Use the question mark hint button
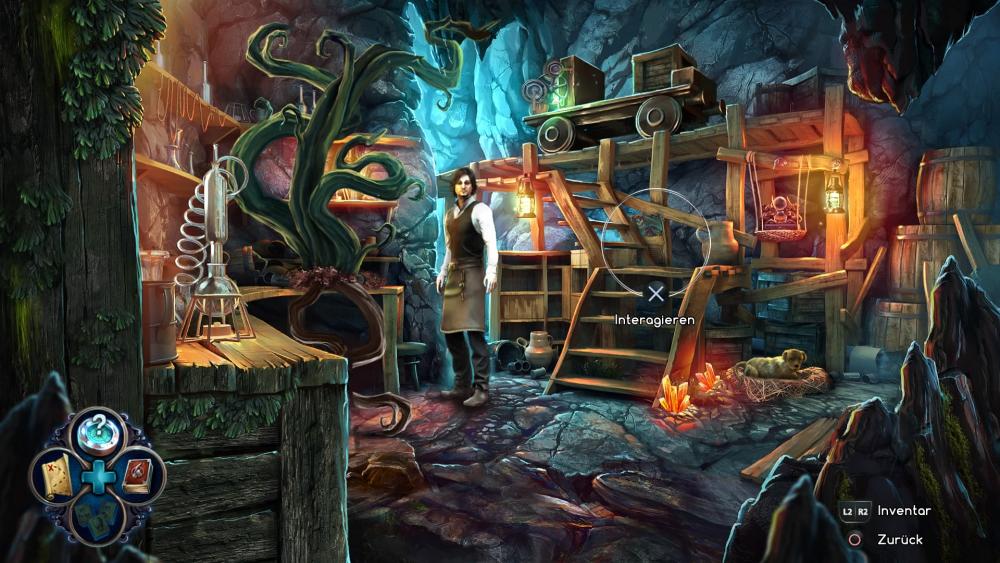 pyautogui.click(x=97, y=432)
